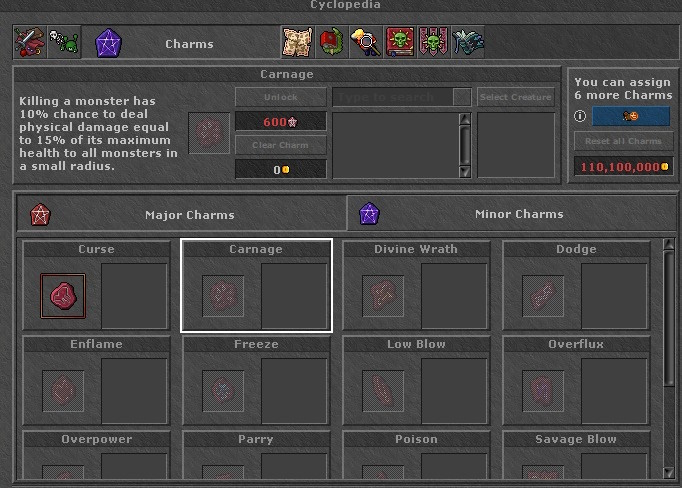
Task: Choose the Carnage charm tile
Action: click(x=256, y=285)
